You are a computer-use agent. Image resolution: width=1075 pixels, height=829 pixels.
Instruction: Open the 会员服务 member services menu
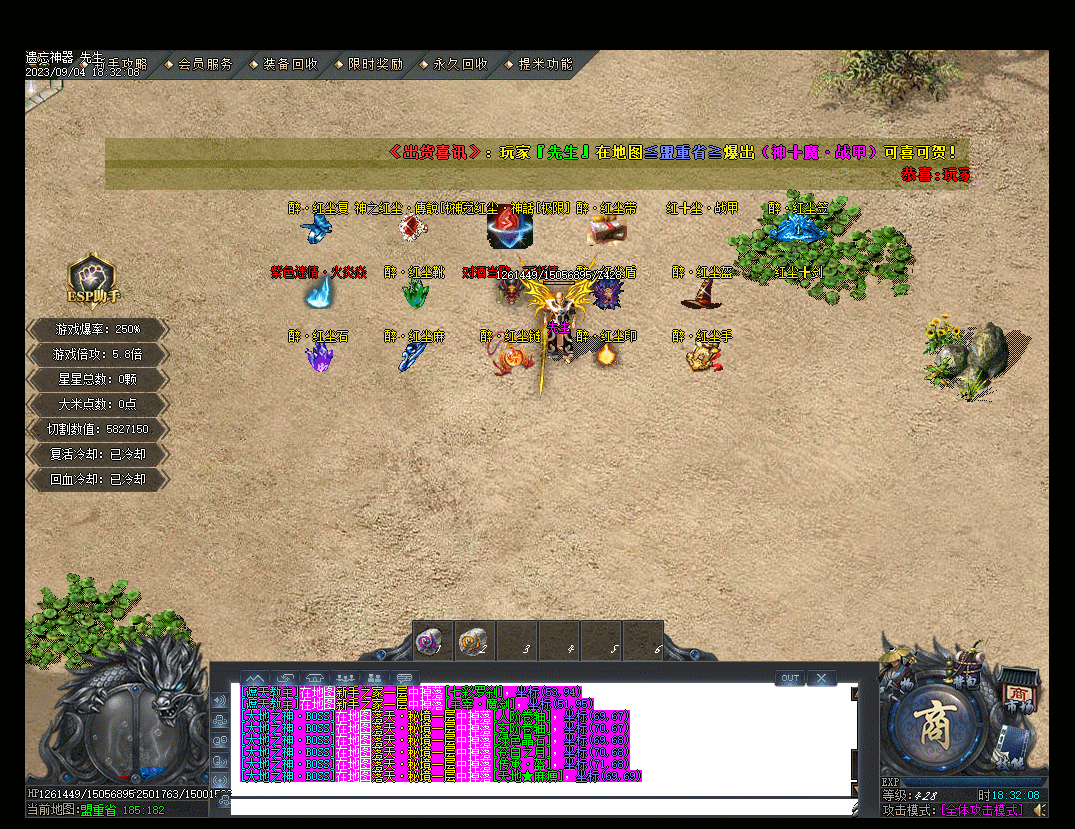(205, 64)
